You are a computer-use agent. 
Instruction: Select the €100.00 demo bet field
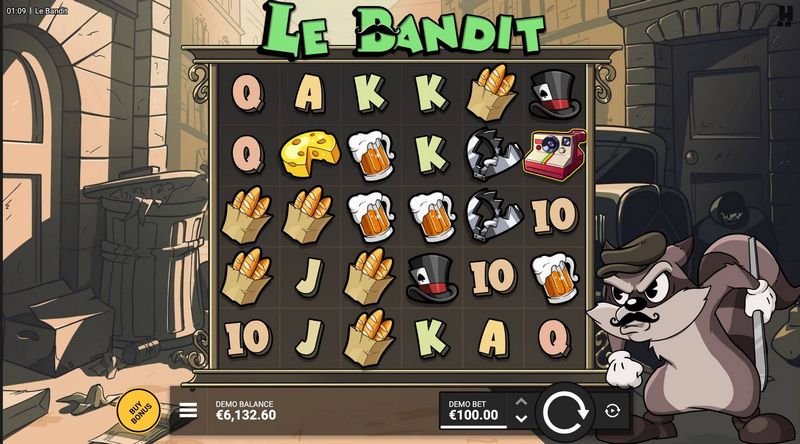point(474,410)
